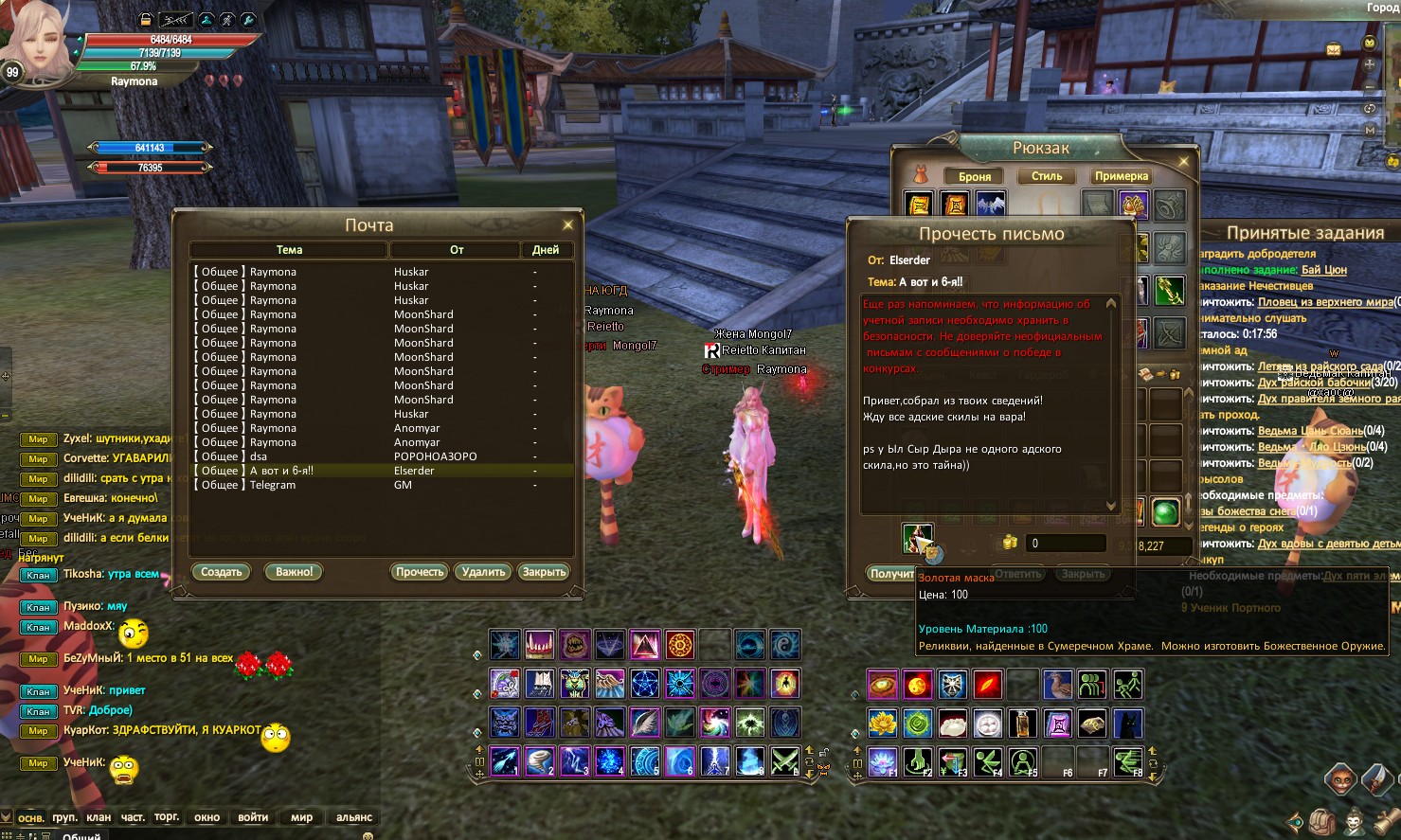Close mail list with Закрыть button
The image size is (1401, 840).
pos(545,572)
